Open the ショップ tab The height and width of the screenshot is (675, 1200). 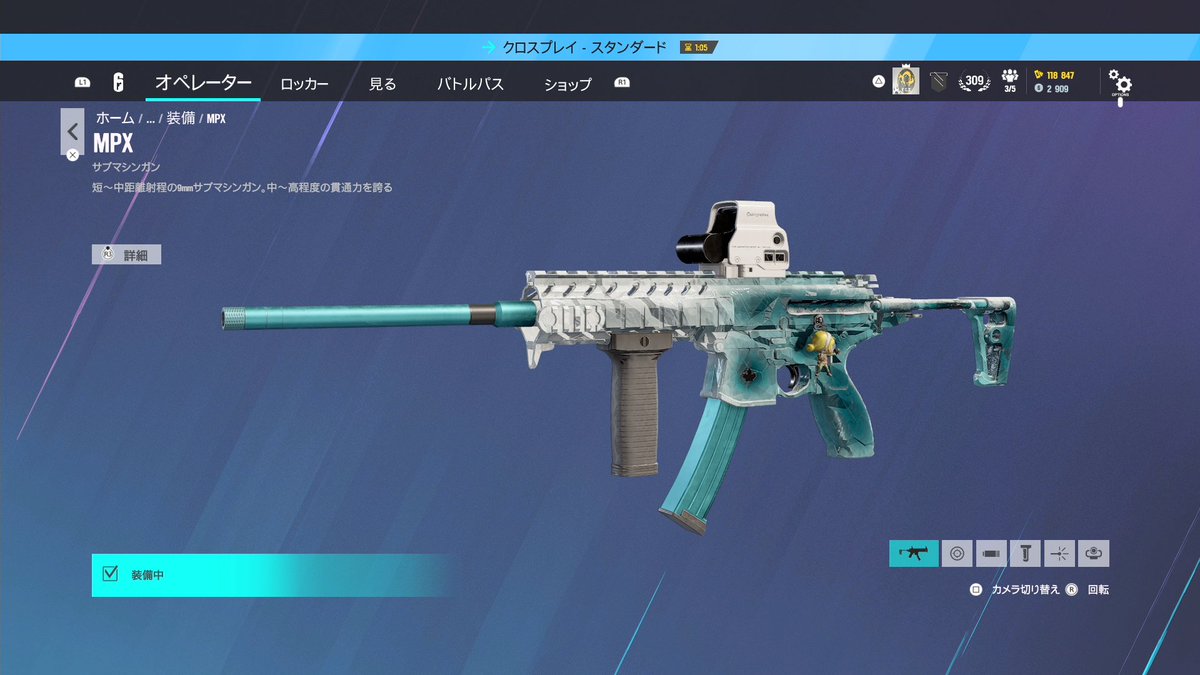point(567,84)
